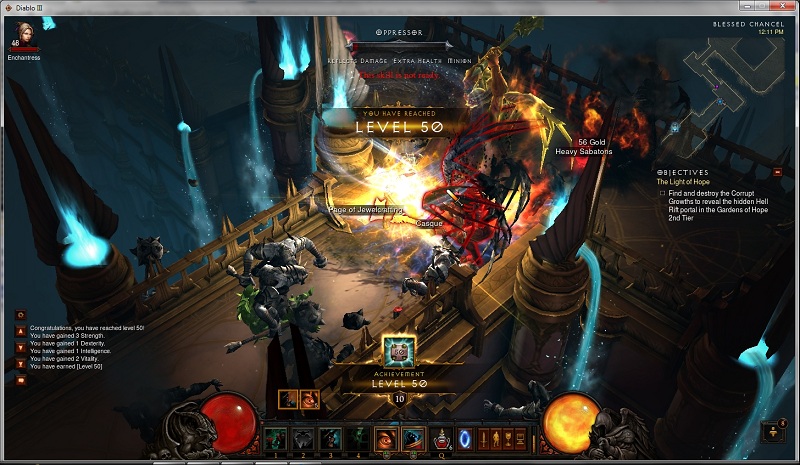Screen dimensions: 800x465
Task: Use the skill in hotbar slot 3
Action: (330, 438)
